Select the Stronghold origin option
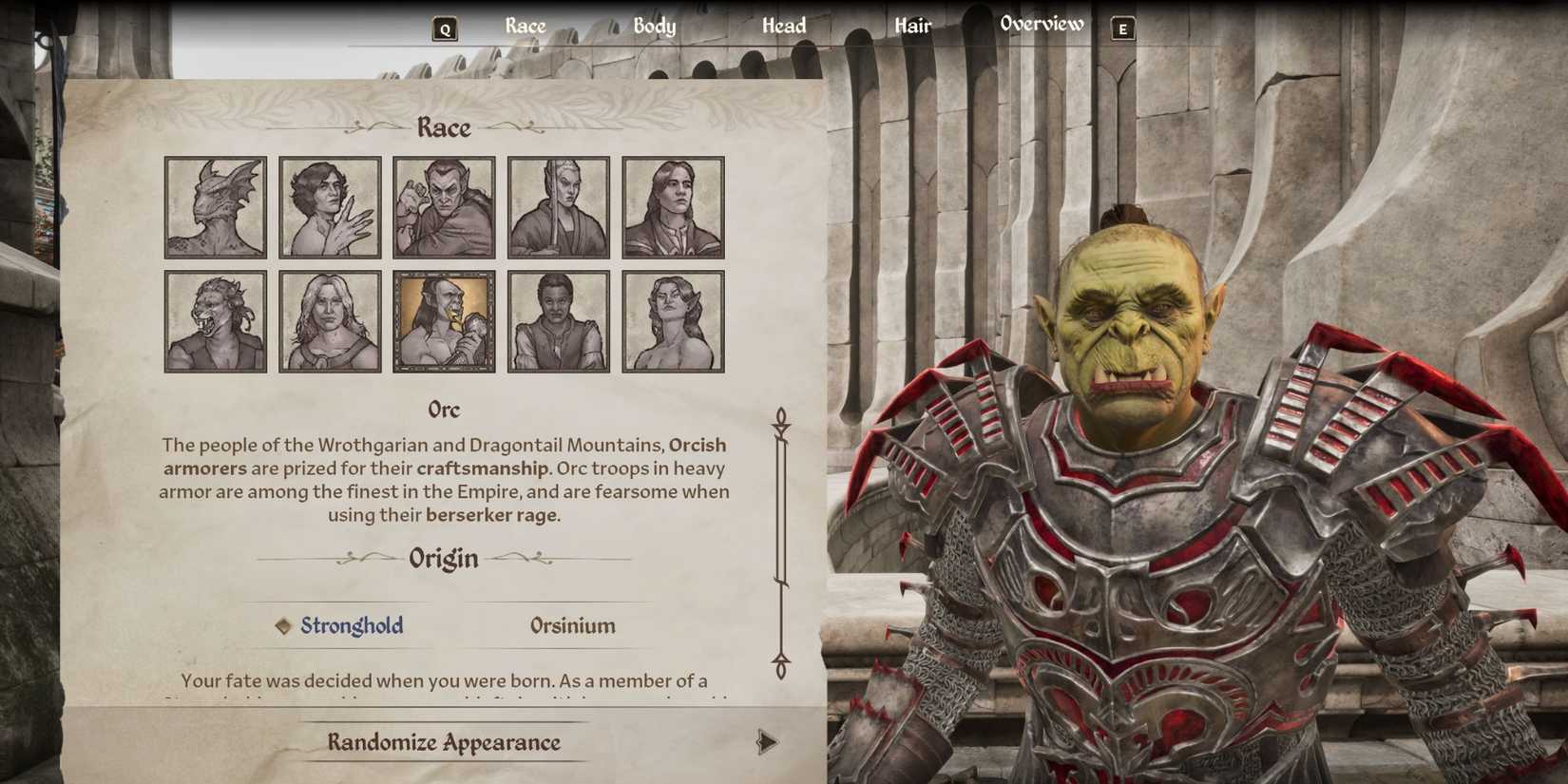The image size is (1568, 784). 351,625
